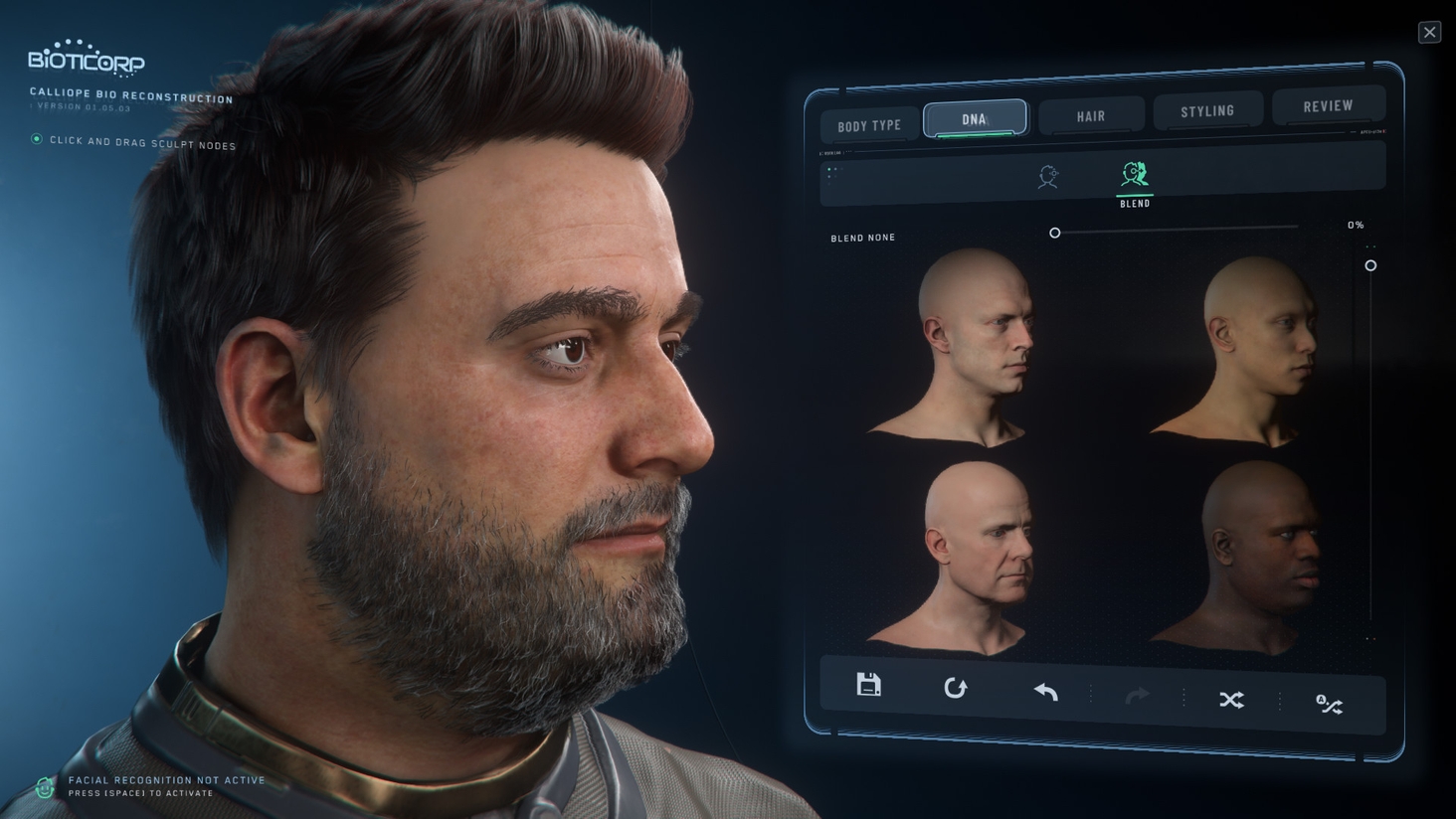The width and height of the screenshot is (1456, 819).
Task: Redo an edit using the forward arrow icon
Action: (1136, 693)
